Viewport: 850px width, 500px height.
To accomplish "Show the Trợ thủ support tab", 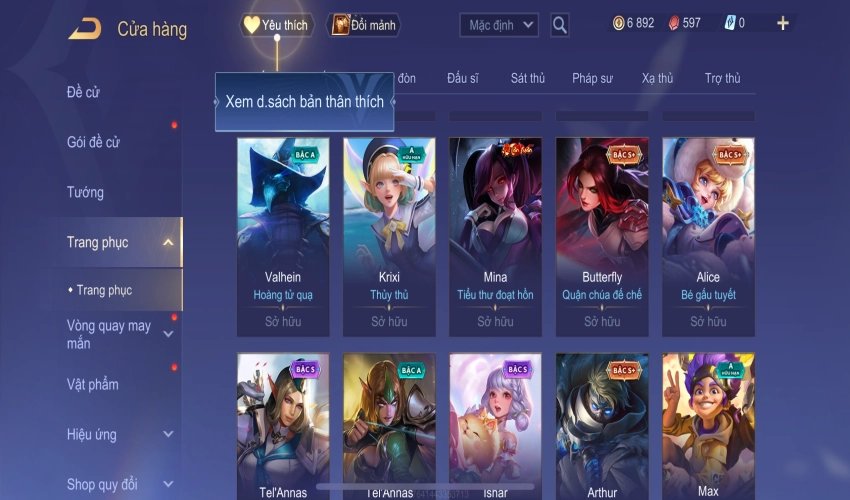I will click(x=722, y=78).
